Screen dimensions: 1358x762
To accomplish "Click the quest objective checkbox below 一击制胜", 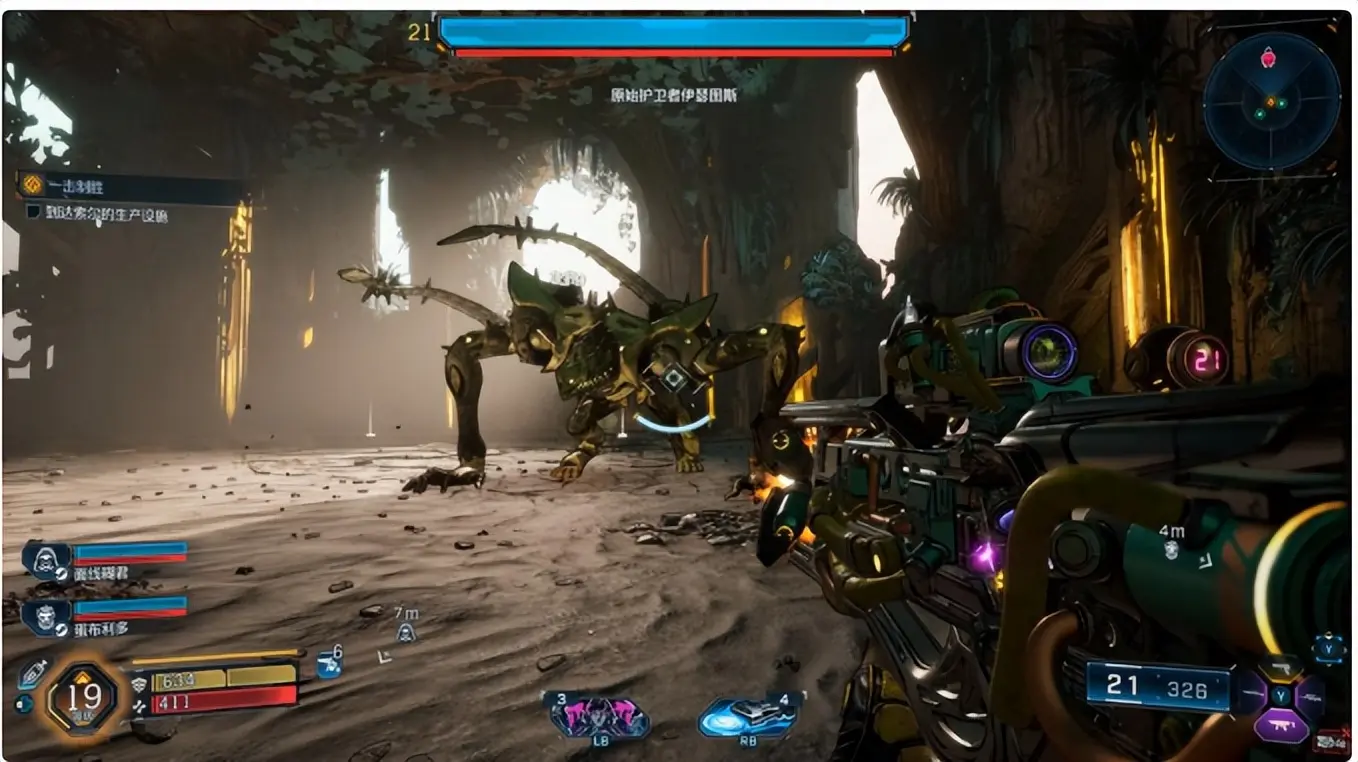I will [x=33, y=212].
